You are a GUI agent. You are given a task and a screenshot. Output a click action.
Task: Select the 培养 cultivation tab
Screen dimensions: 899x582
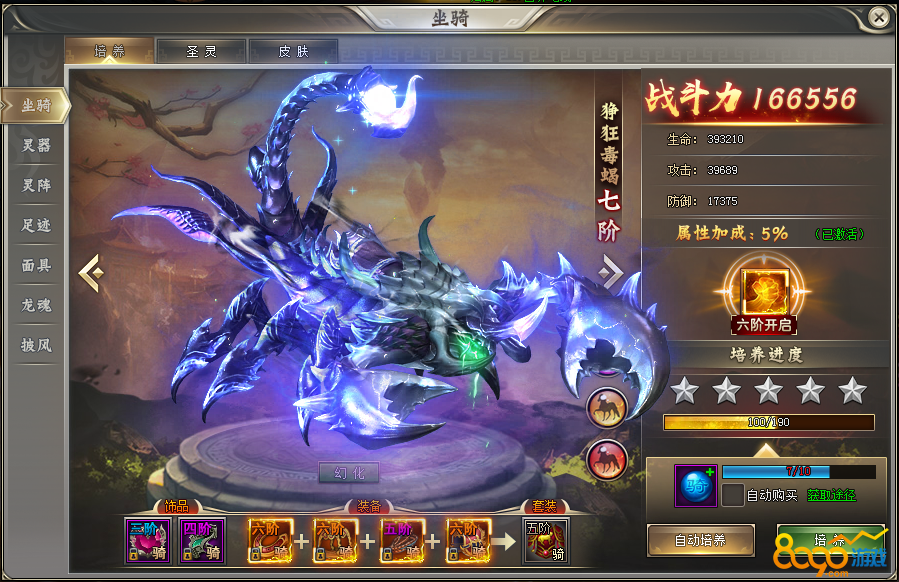coord(109,51)
